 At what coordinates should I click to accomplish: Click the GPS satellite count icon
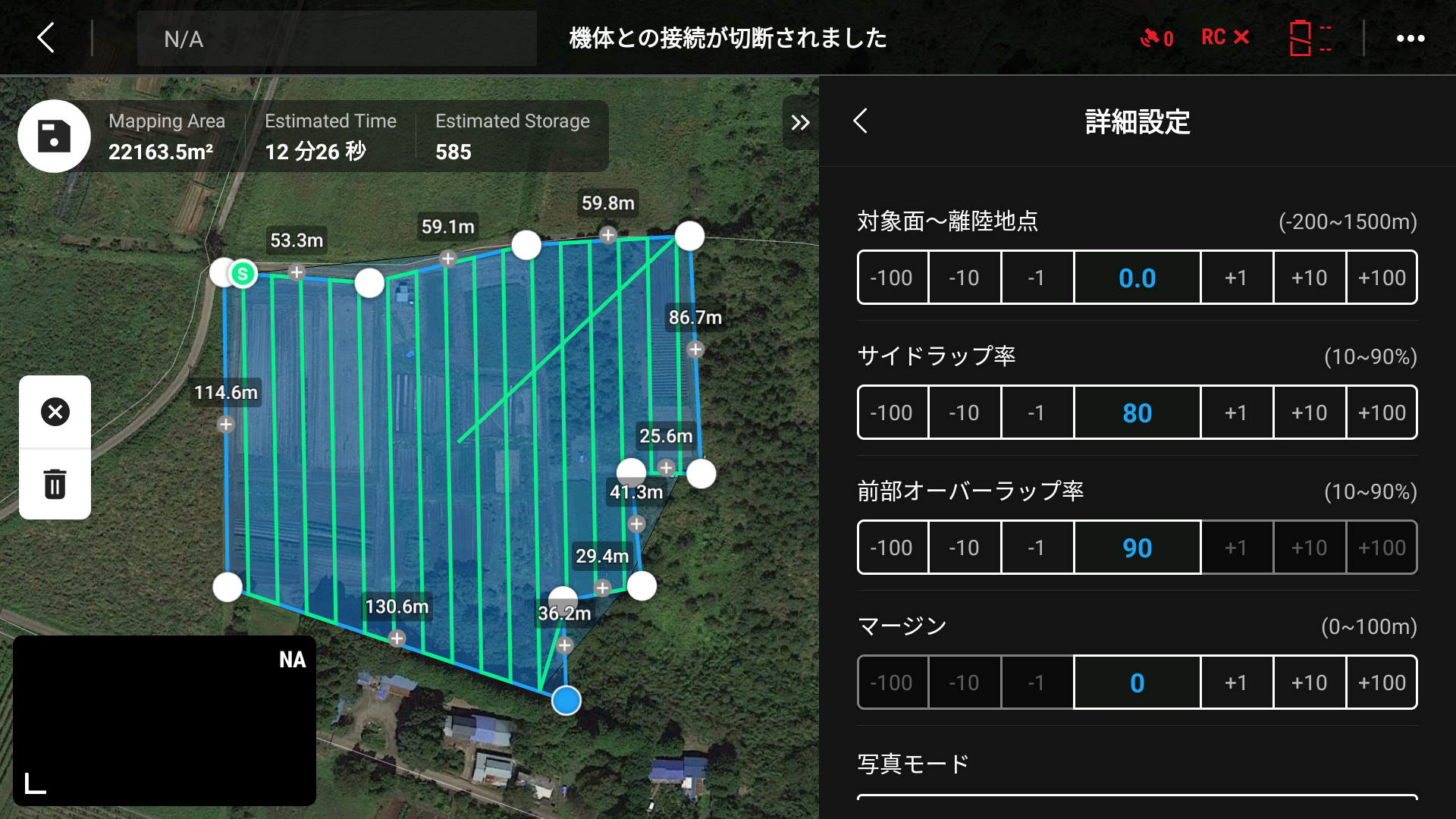(x=1155, y=37)
